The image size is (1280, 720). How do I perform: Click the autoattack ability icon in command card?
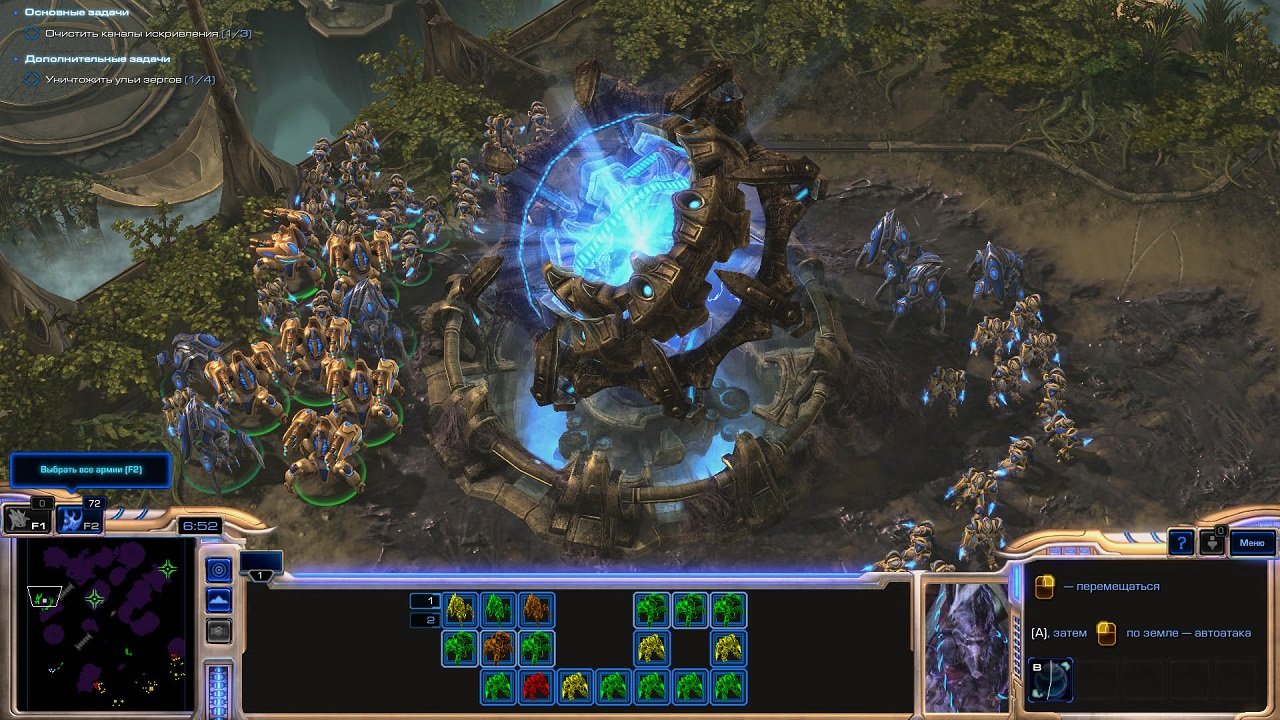pos(1106,634)
